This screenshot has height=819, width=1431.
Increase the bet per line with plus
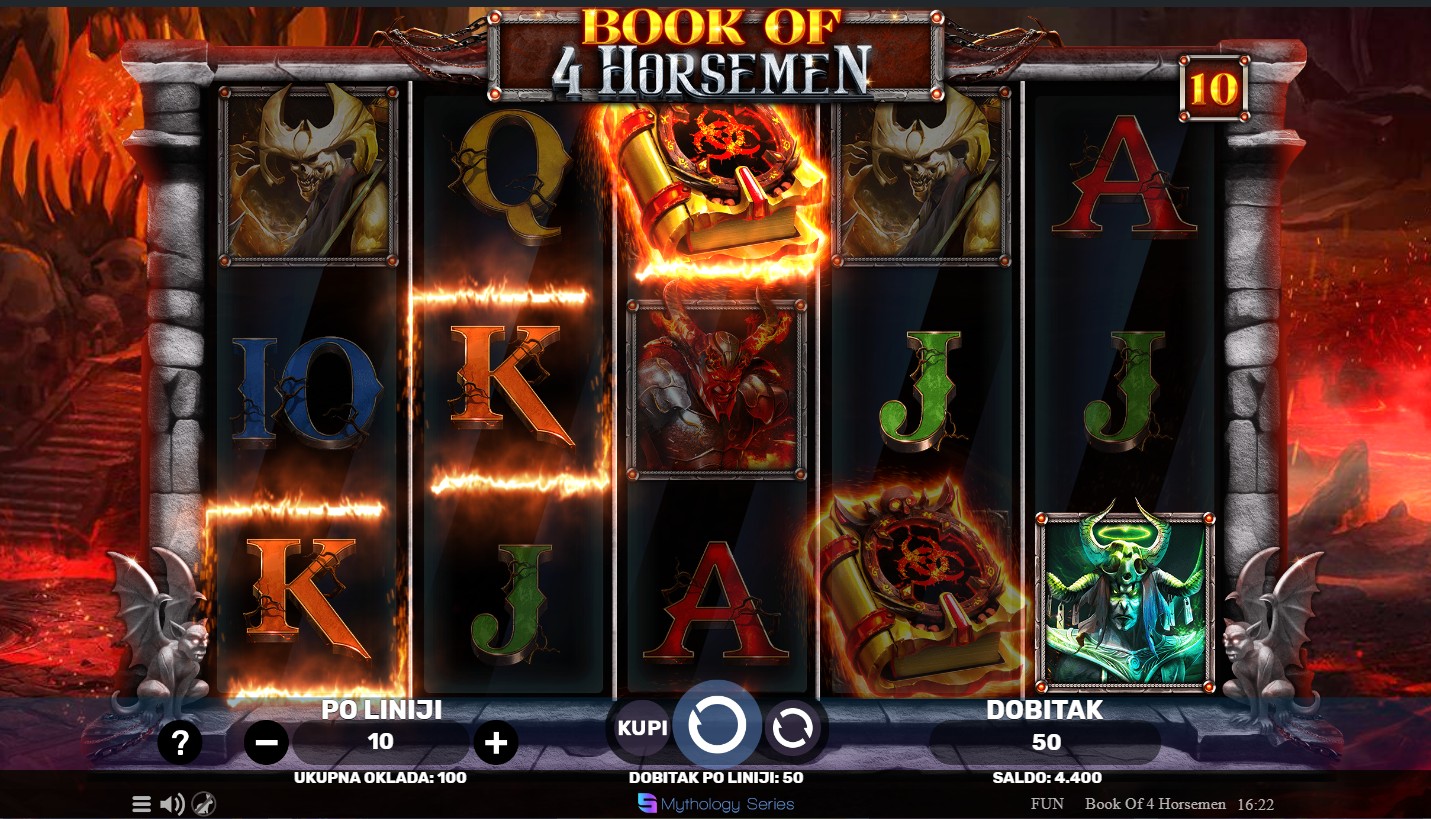tap(496, 743)
